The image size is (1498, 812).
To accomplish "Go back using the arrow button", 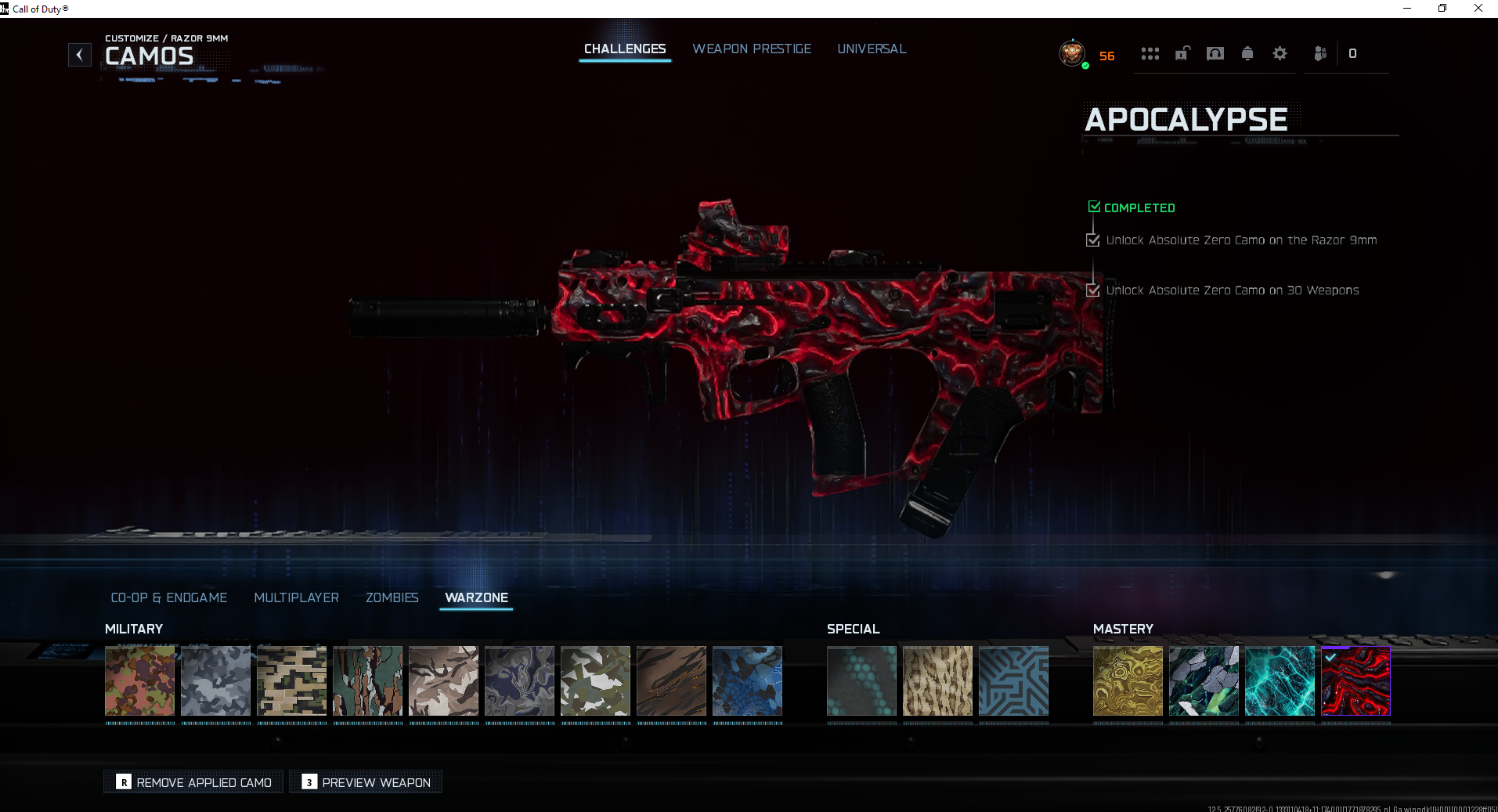I will coord(79,55).
